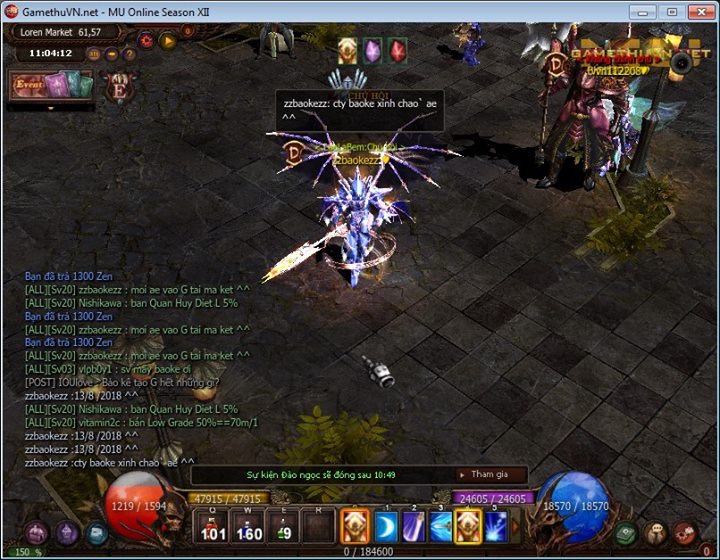Close the MU Online window
Viewport: 720px width, 560px height.
(699, 11)
